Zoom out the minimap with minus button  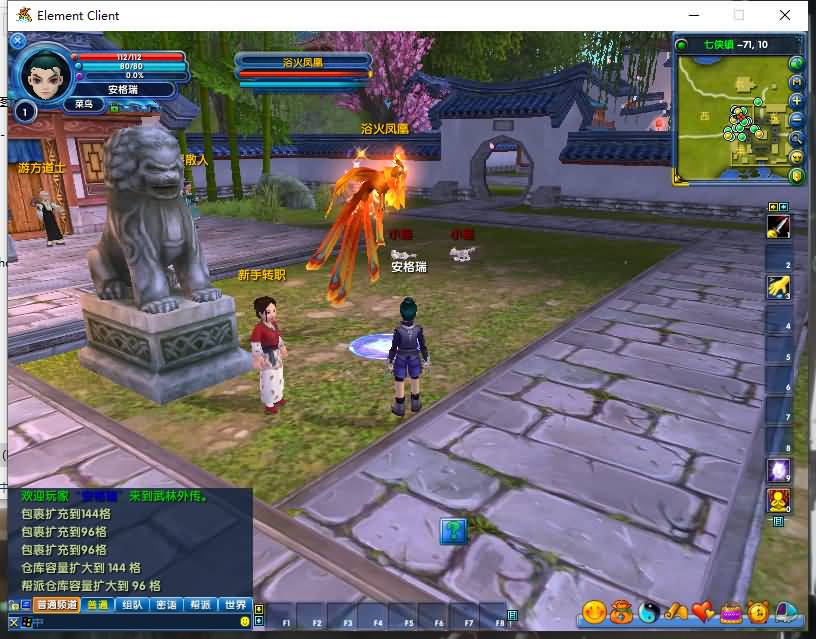point(796,120)
